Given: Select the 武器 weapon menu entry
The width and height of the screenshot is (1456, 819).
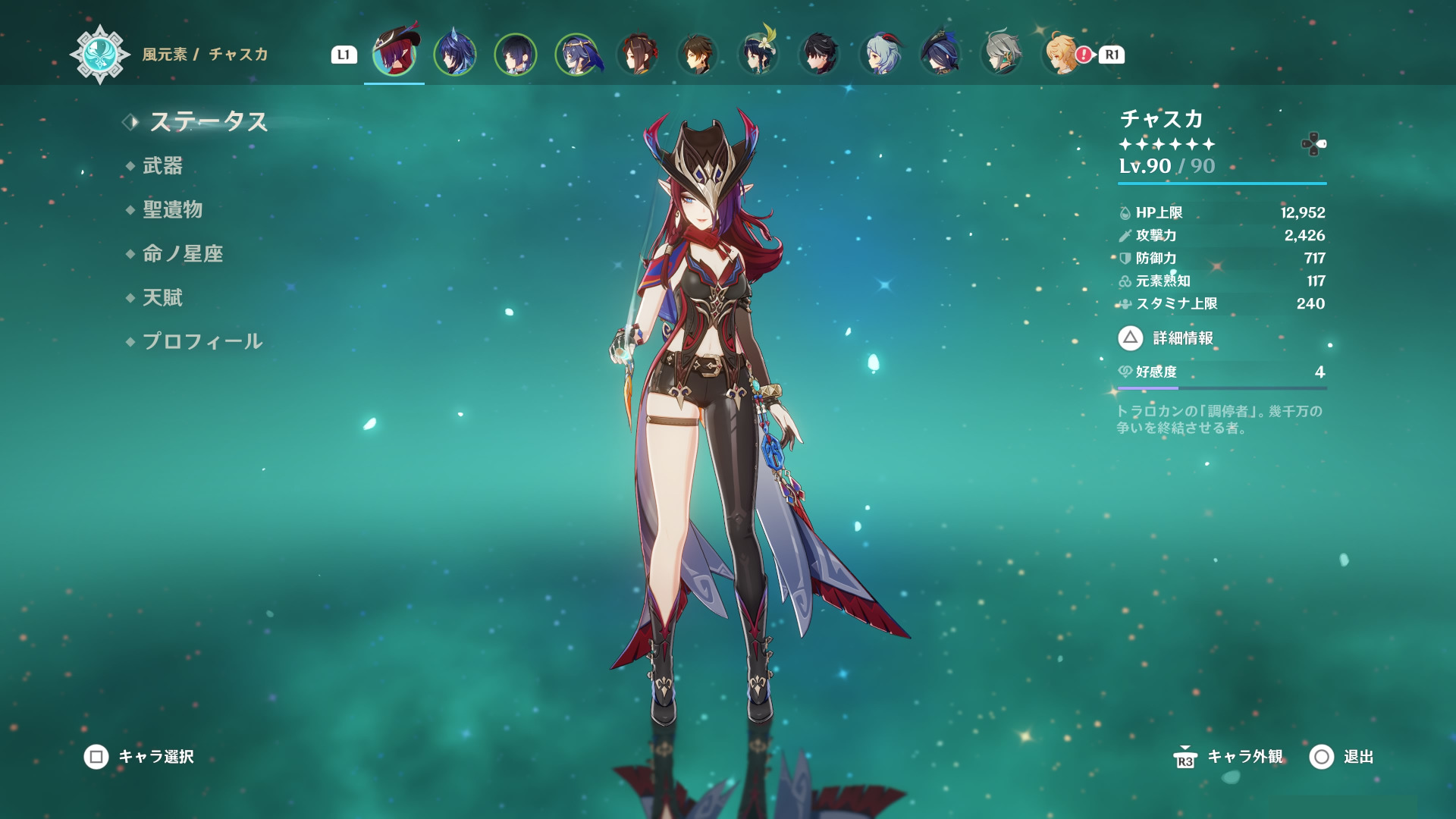Looking at the screenshot, I should (x=162, y=165).
